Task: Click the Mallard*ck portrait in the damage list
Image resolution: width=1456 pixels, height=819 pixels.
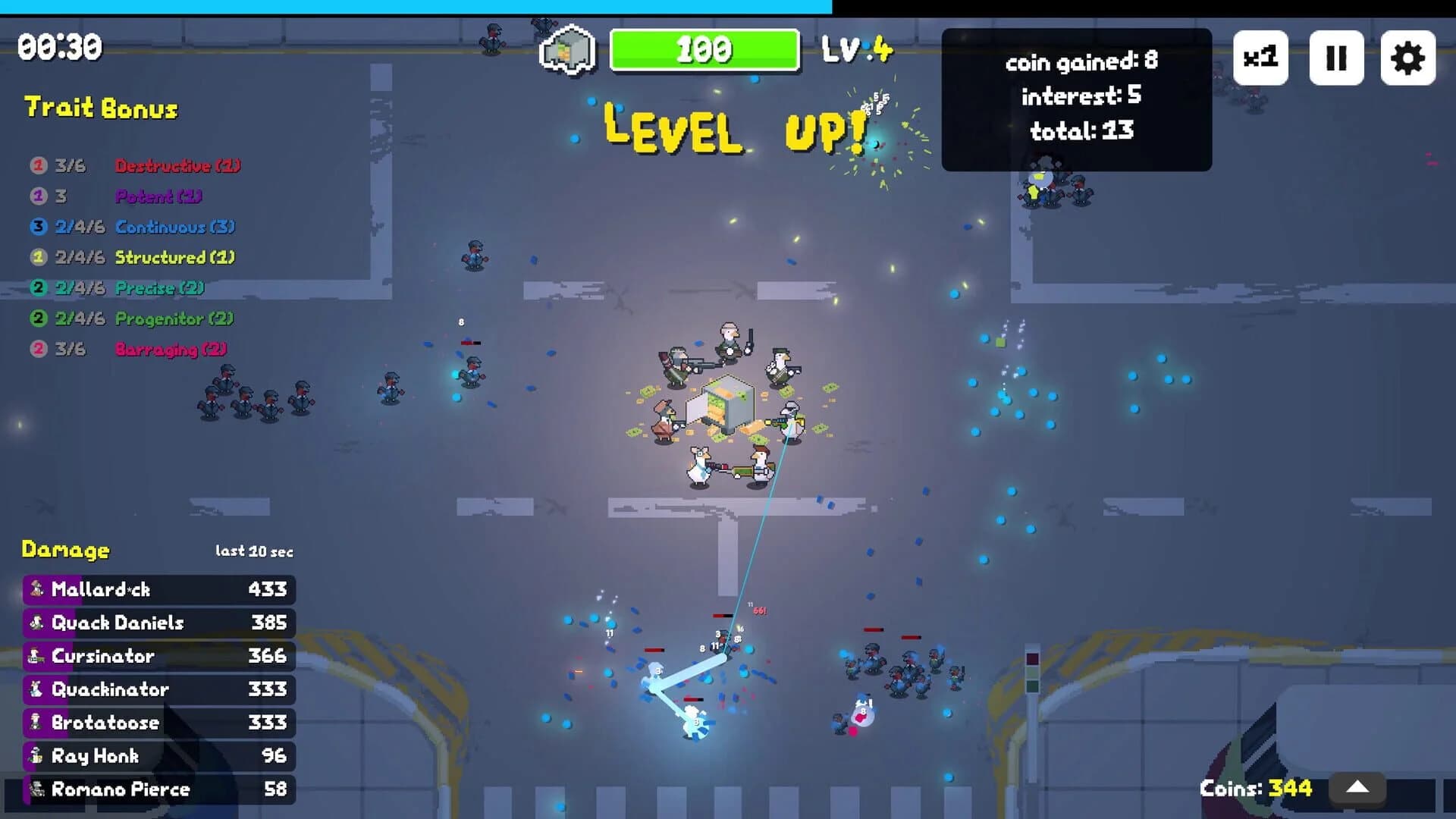Action: pos(36,589)
